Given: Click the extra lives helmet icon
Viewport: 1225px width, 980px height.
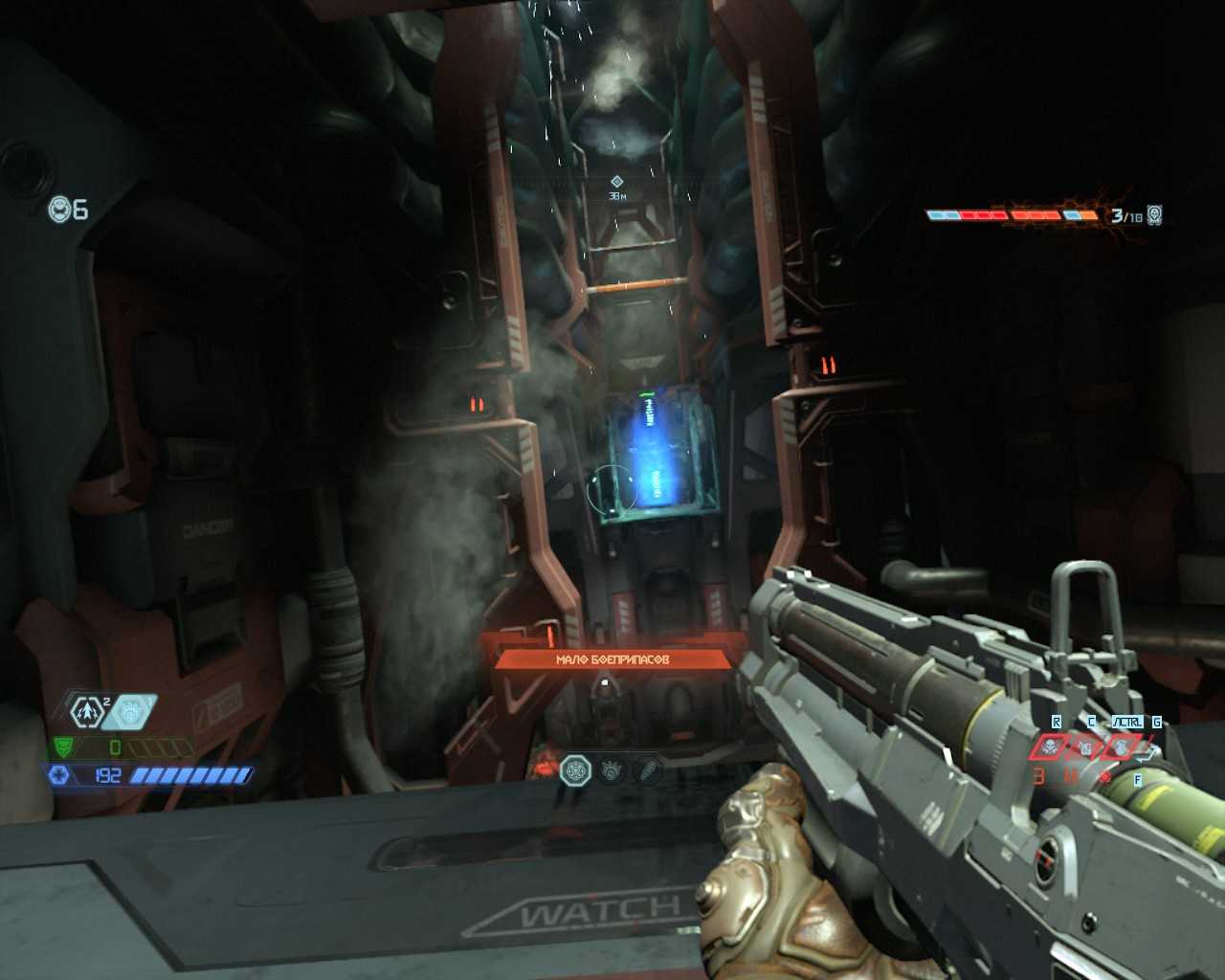Looking at the screenshot, I should 60,209.
